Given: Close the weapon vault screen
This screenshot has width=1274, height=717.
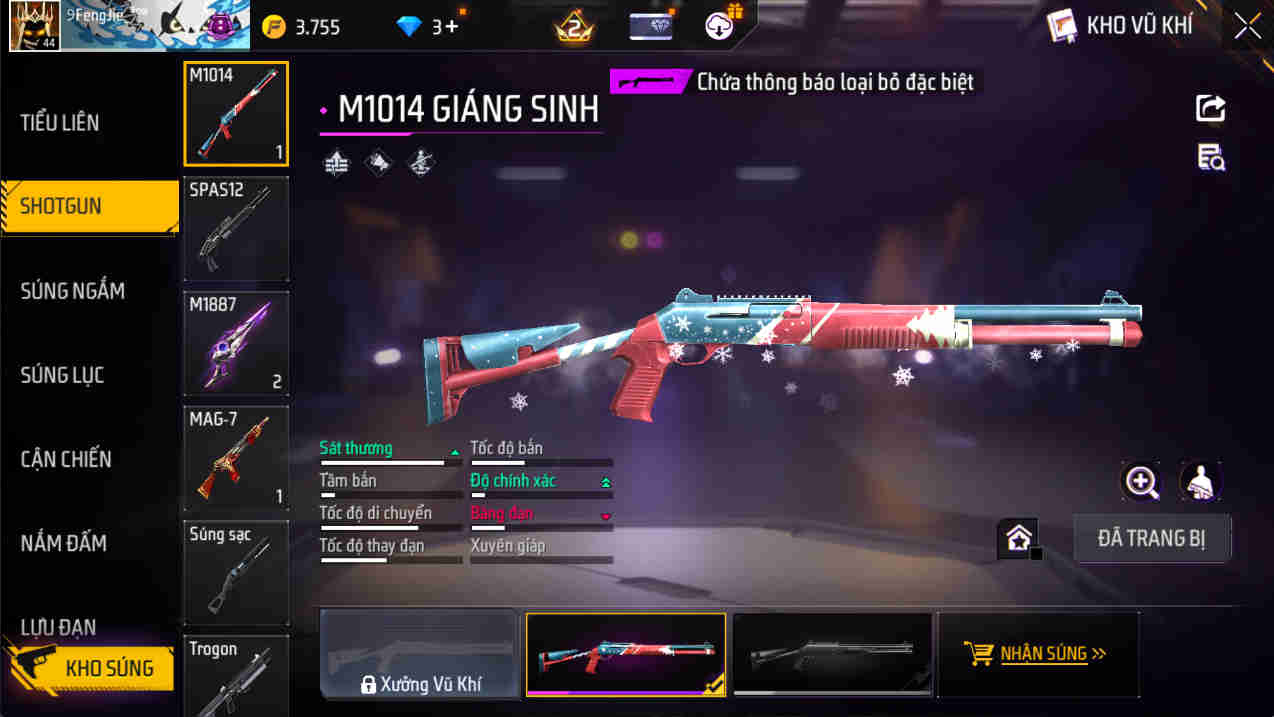Looking at the screenshot, I should [x=1247, y=26].
